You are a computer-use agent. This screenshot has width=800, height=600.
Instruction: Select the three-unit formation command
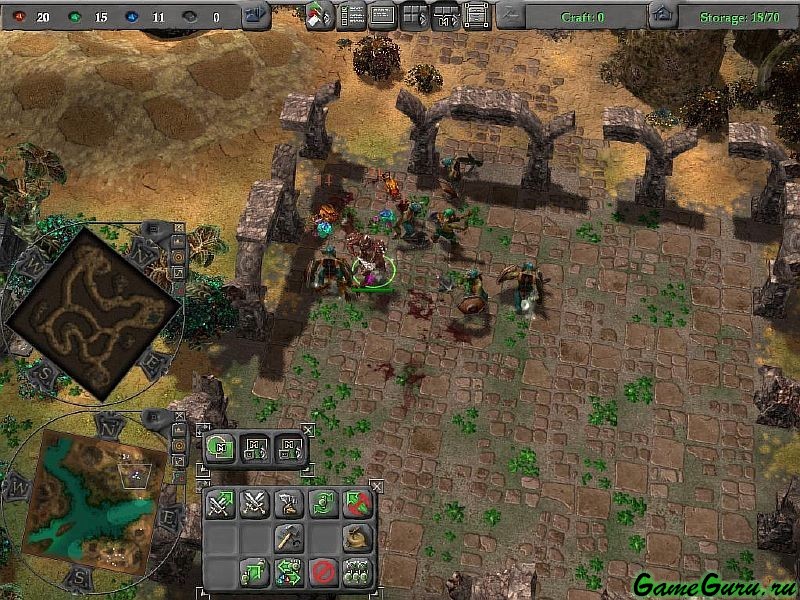pos(356,572)
